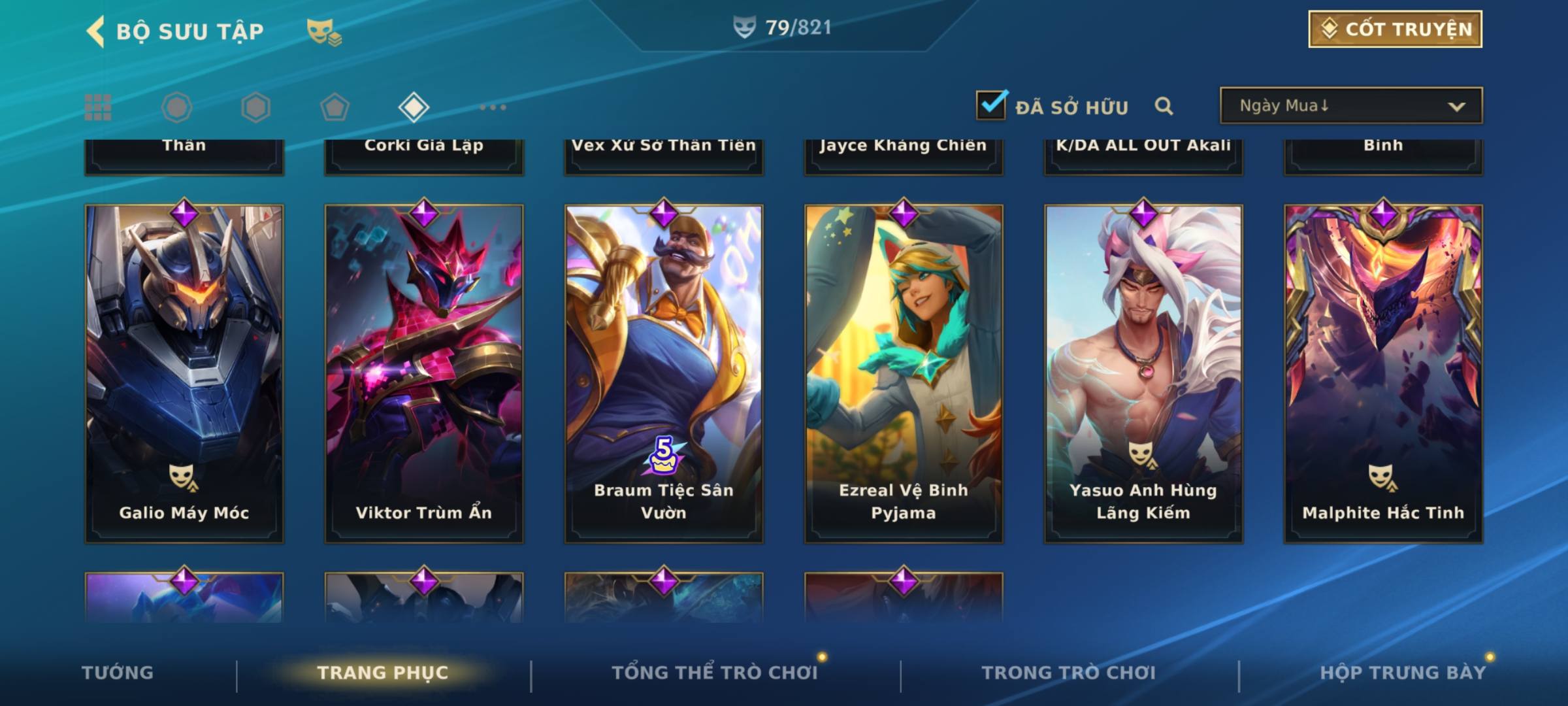
Task: Open the Tổng Thể Trò Chơi tab
Action: pos(715,673)
